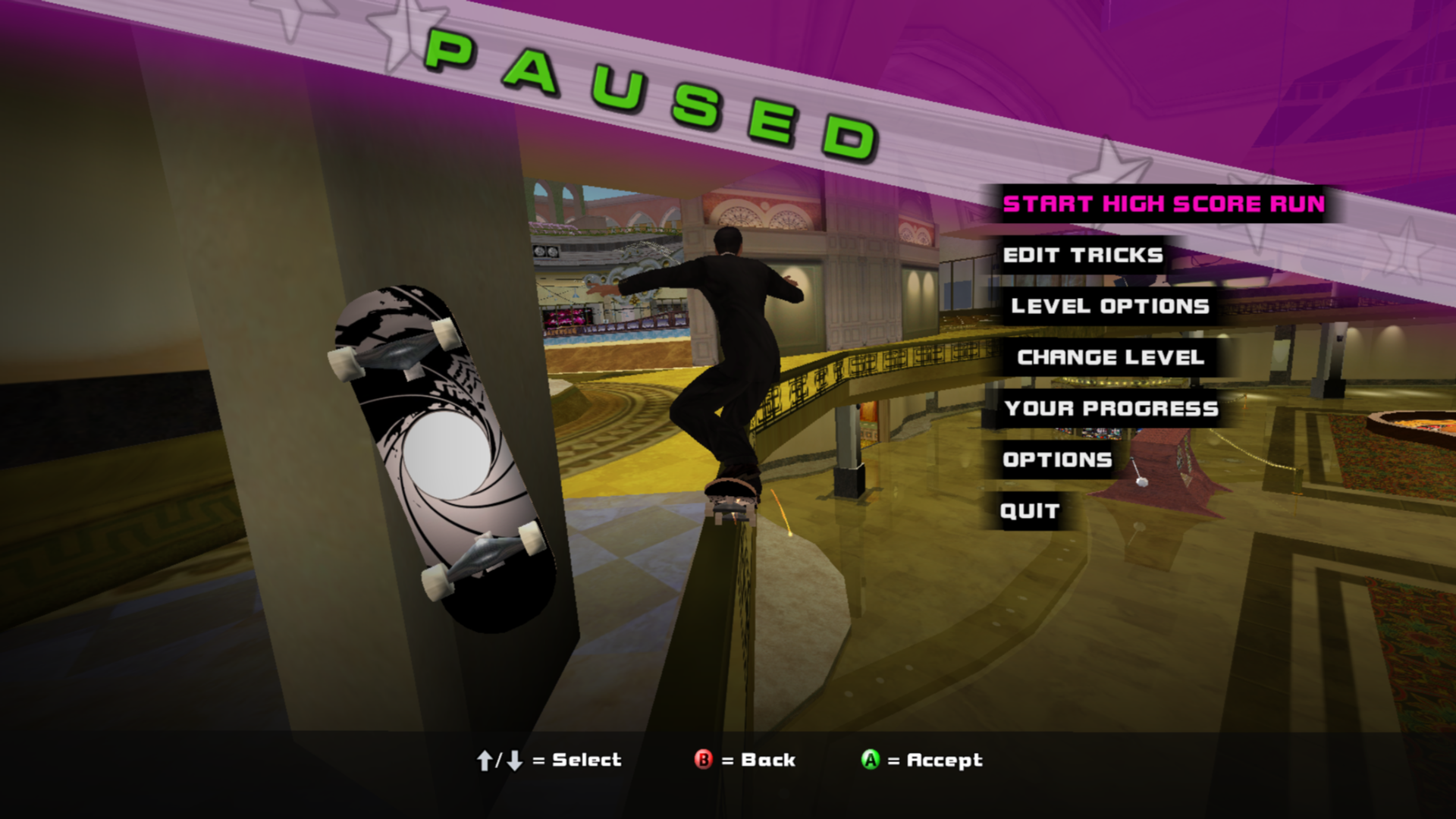Select Start High Score Run
The image size is (1456, 819).
pyautogui.click(x=1163, y=204)
